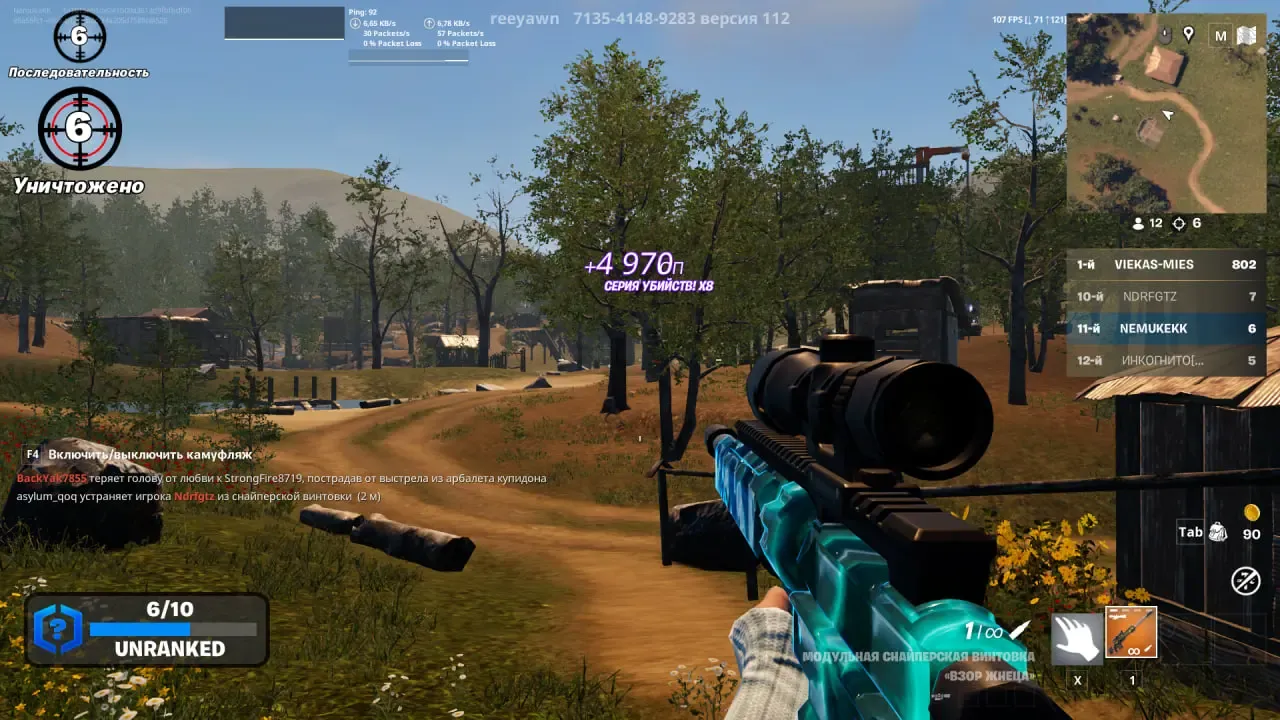The height and width of the screenshot is (720, 1280).
Task: Open the backpack inventory icon
Action: click(x=1217, y=532)
